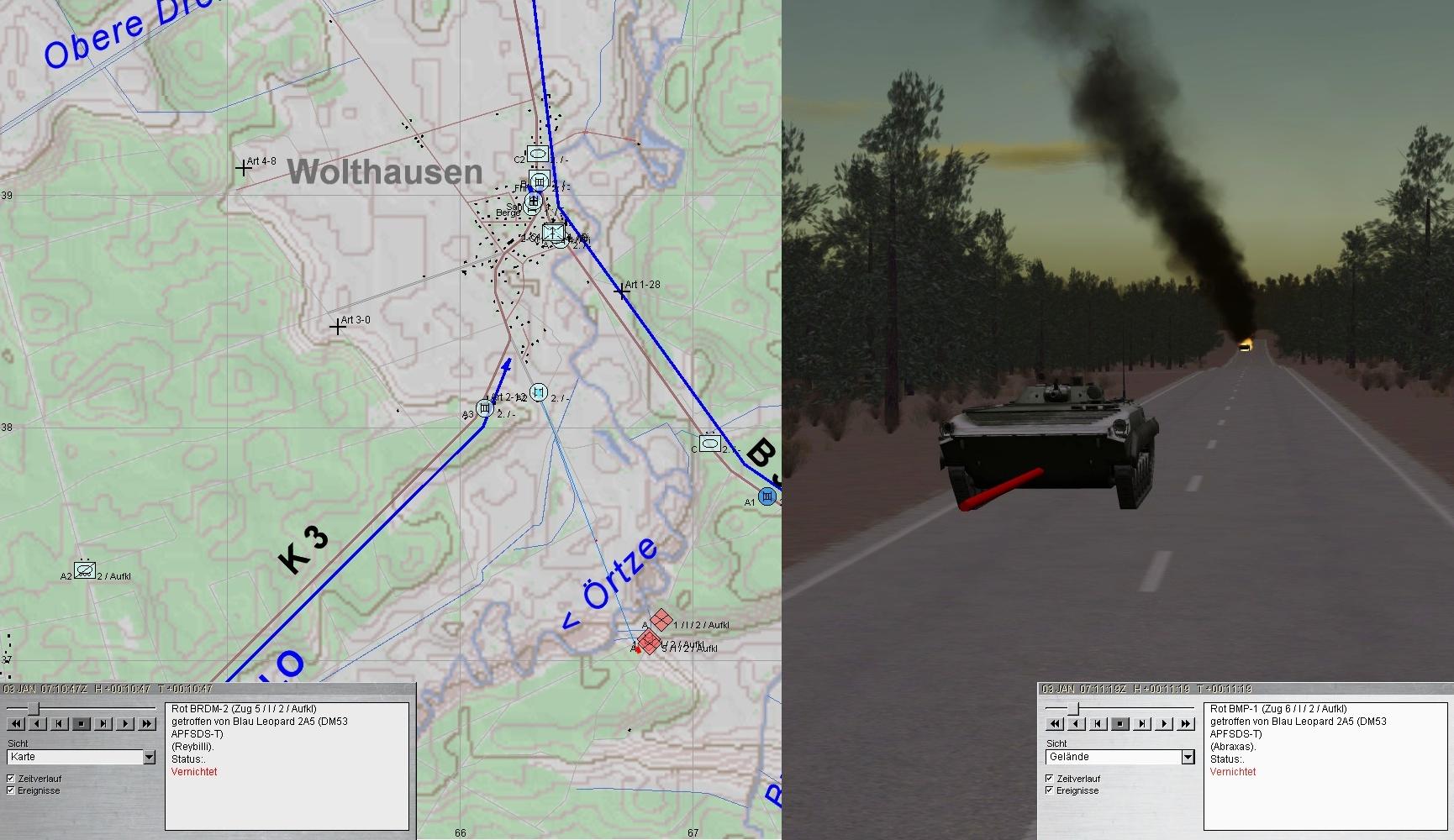Skip to previous event in Karte panel
This screenshot has height=840, width=1454.
[x=60, y=723]
